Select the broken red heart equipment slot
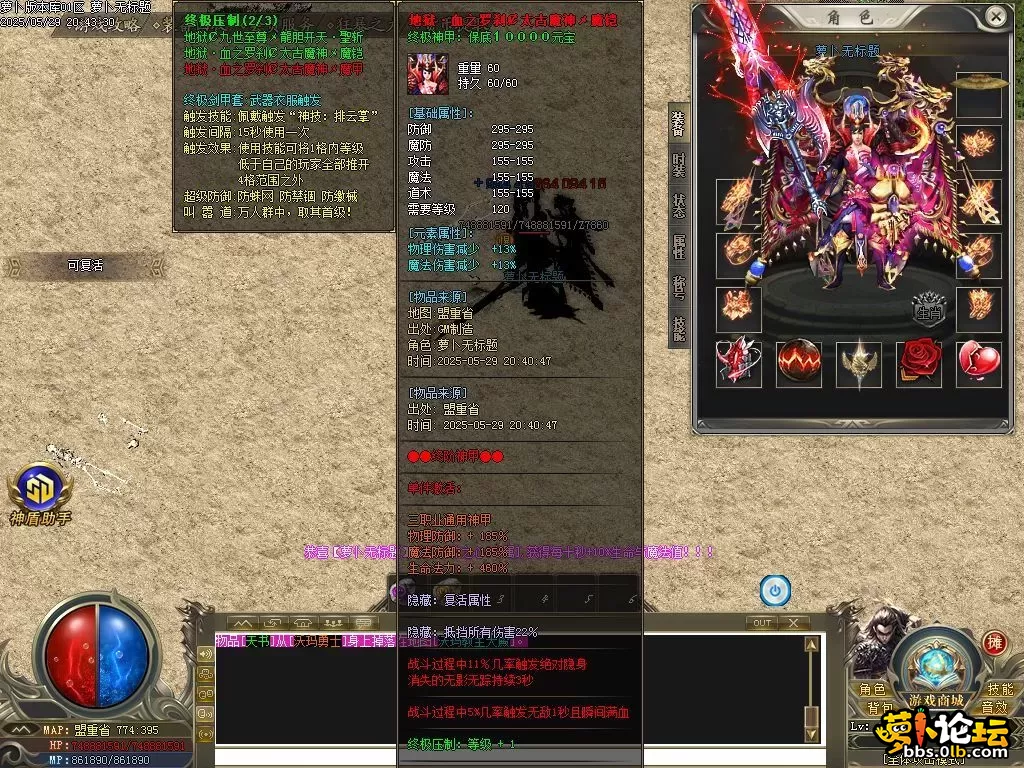 pos(979,364)
